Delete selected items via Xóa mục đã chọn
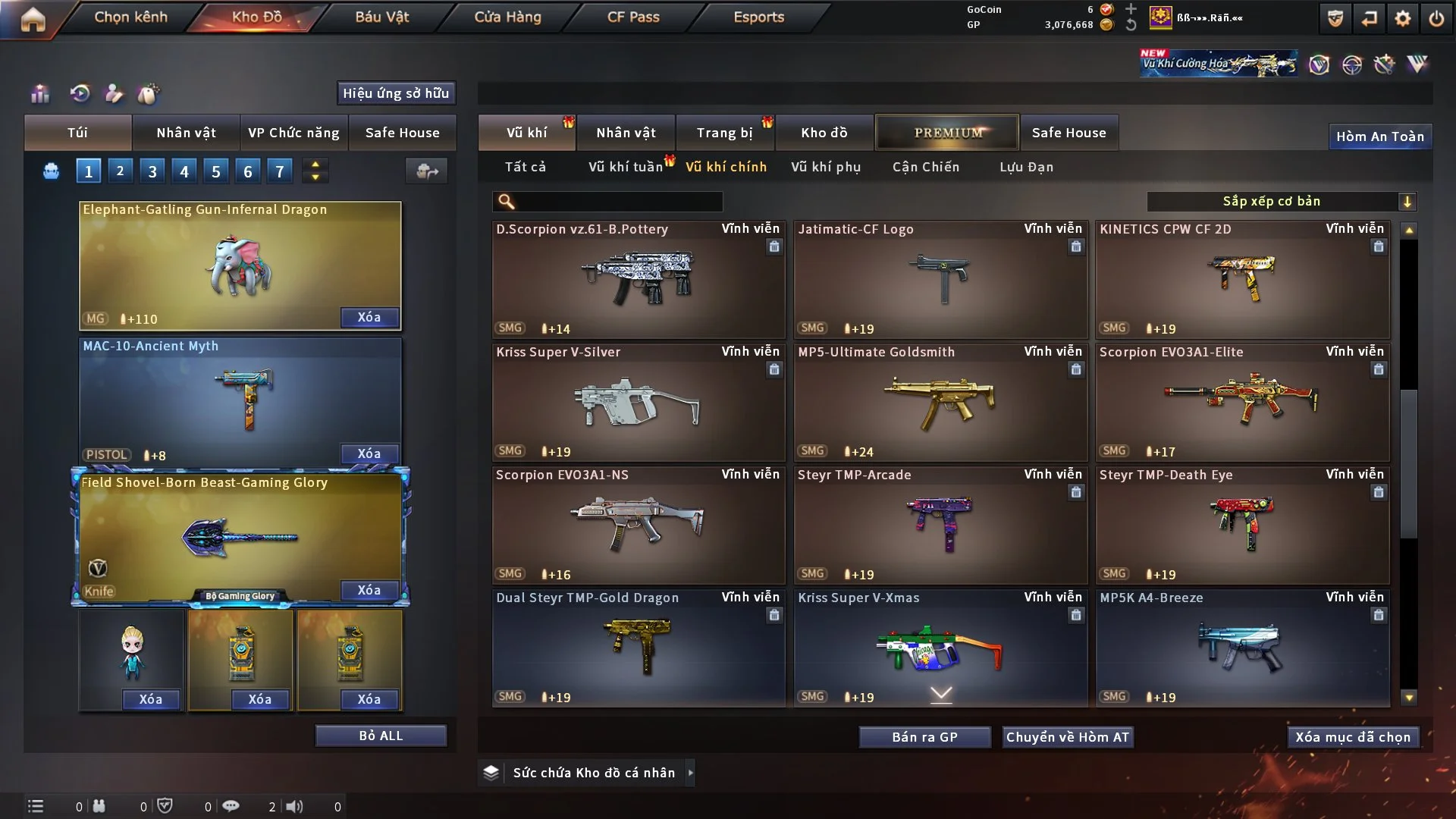Viewport: 1456px width, 819px height. click(1353, 737)
